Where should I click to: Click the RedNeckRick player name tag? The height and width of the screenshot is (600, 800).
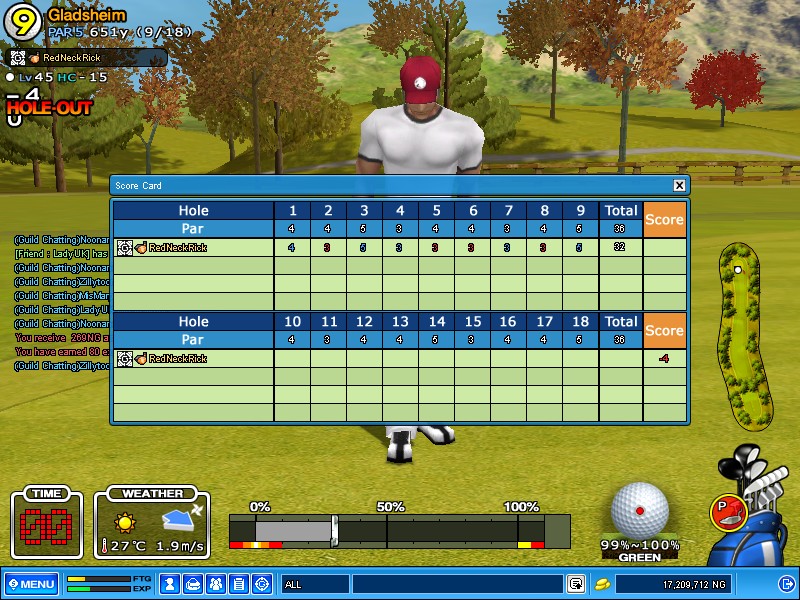pyautogui.click(x=70, y=58)
